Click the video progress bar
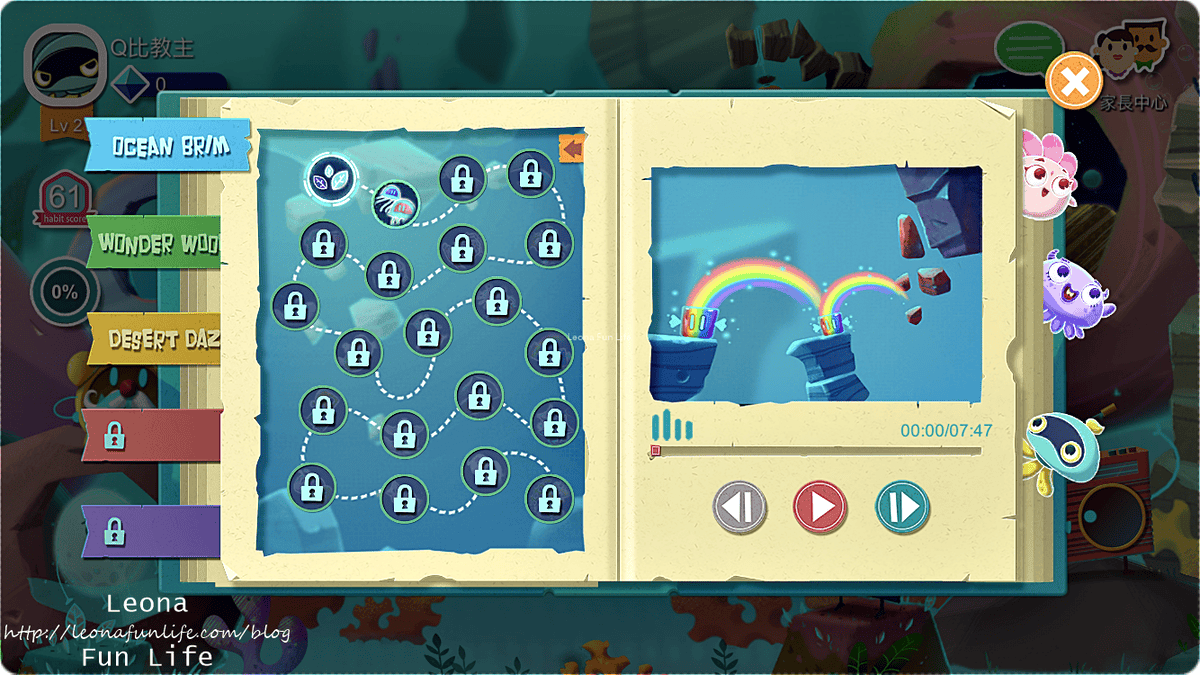The height and width of the screenshot is (675, 1200). pos(816,451)
